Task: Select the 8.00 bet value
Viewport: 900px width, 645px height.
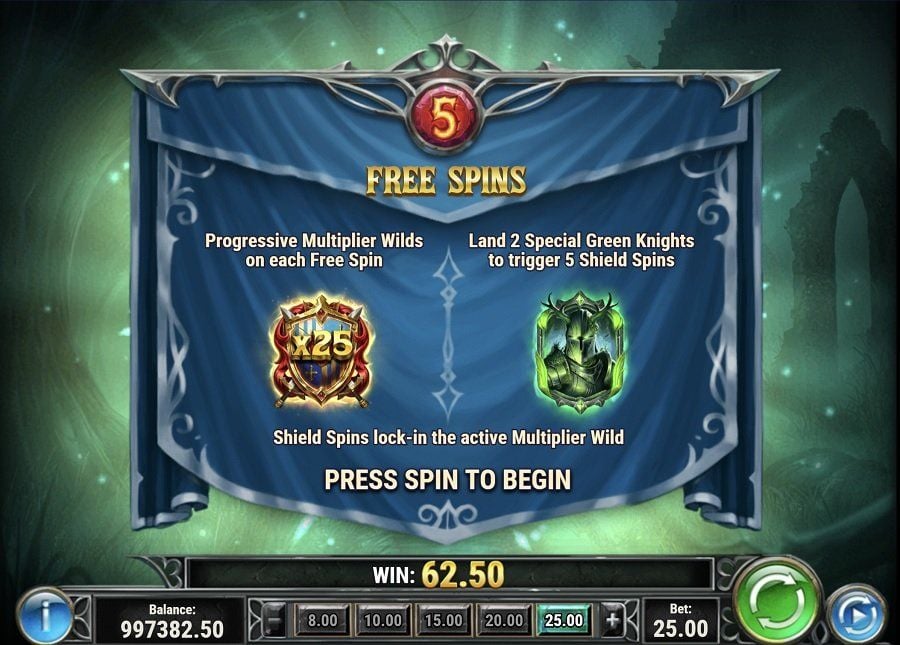Action: click(322, 621)
